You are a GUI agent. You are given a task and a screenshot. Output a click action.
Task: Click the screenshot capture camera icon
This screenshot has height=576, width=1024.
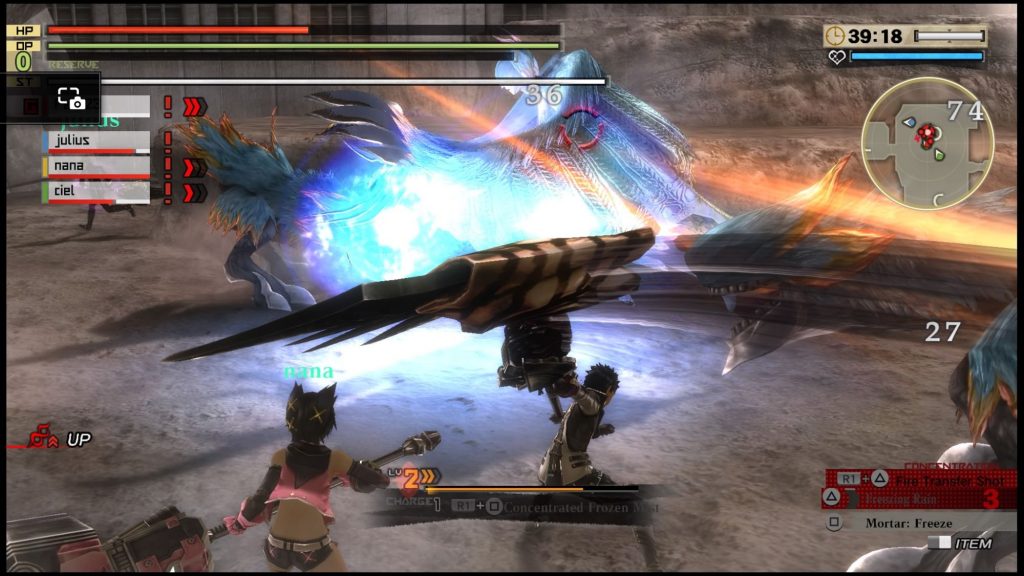pos(70,98)
